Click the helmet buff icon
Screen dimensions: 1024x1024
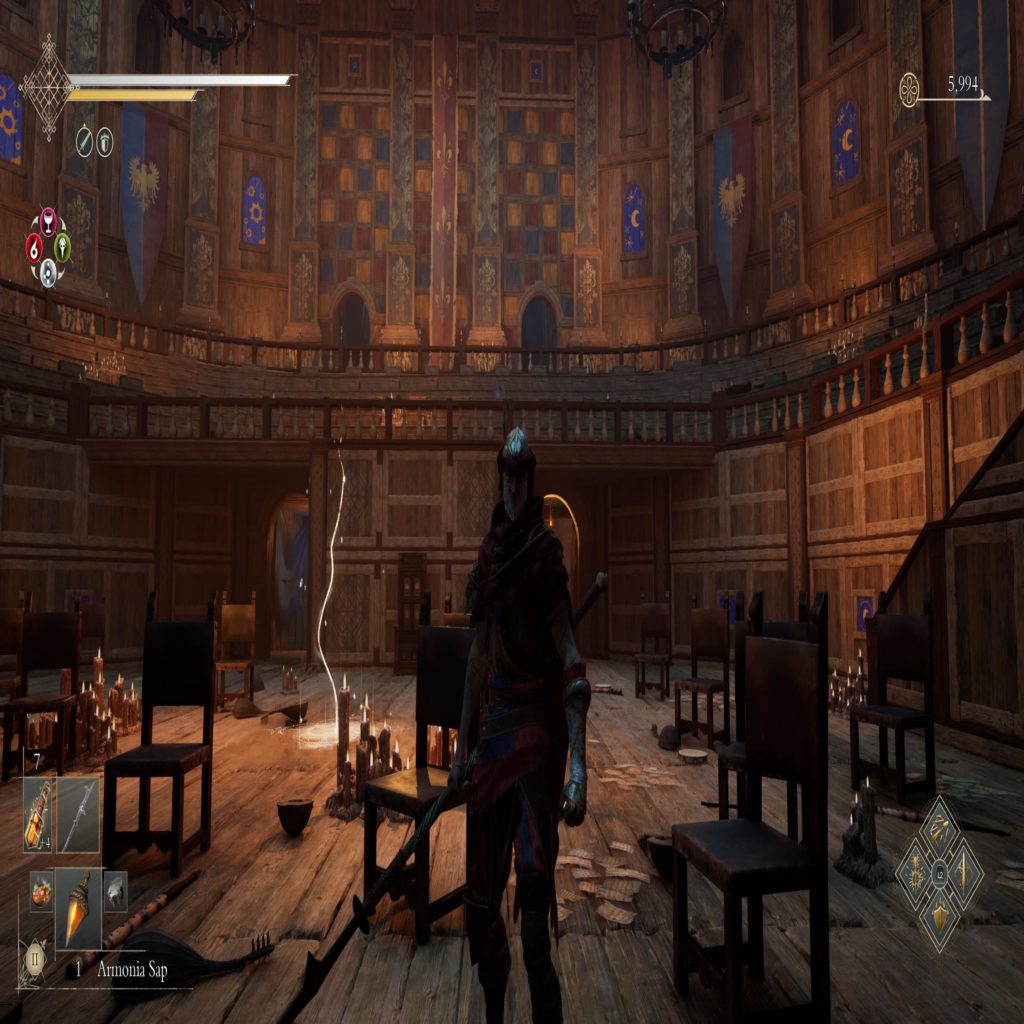click(105, 141)
